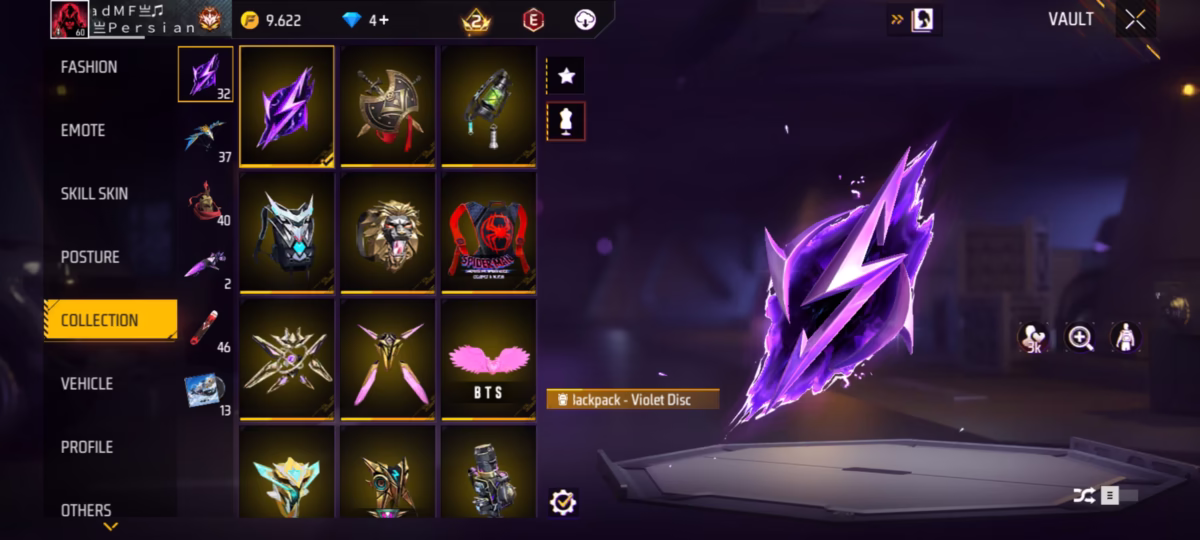
Task: Choose the Spider-Man backpack skin
Action: point(489,232)
